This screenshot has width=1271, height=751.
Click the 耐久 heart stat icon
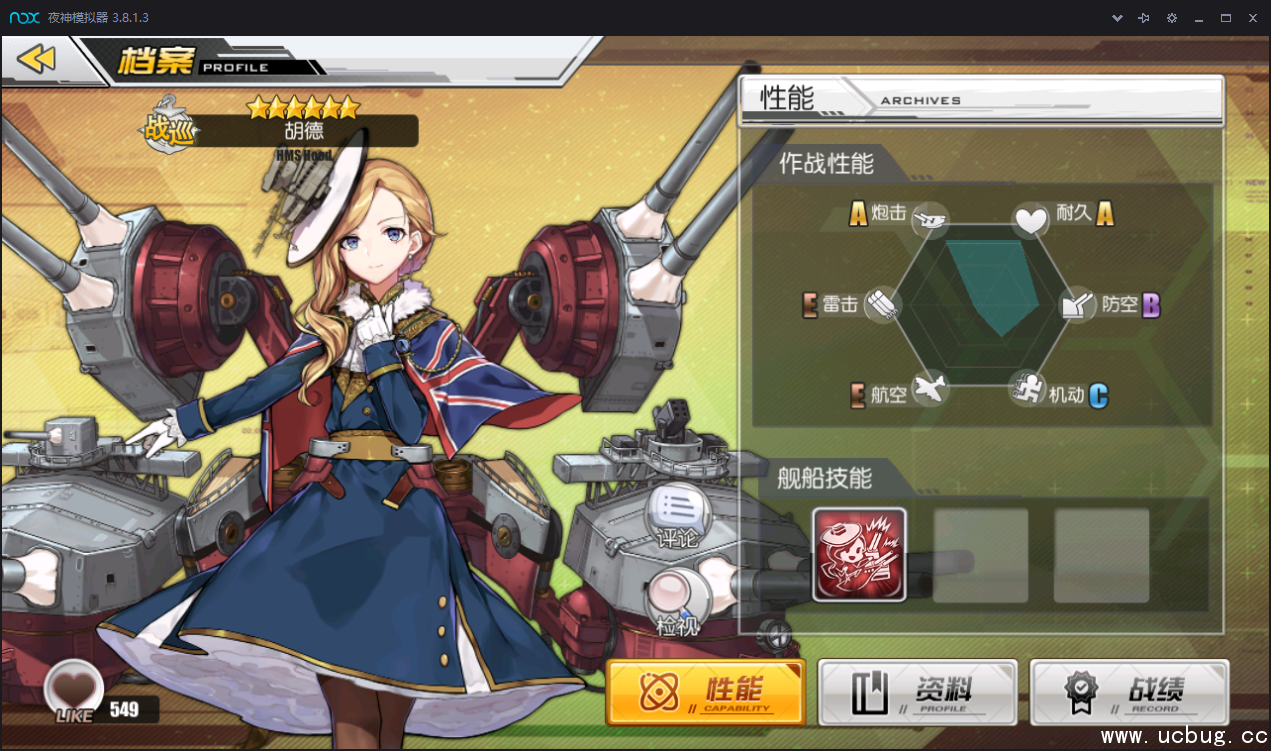click(1031, 218)
